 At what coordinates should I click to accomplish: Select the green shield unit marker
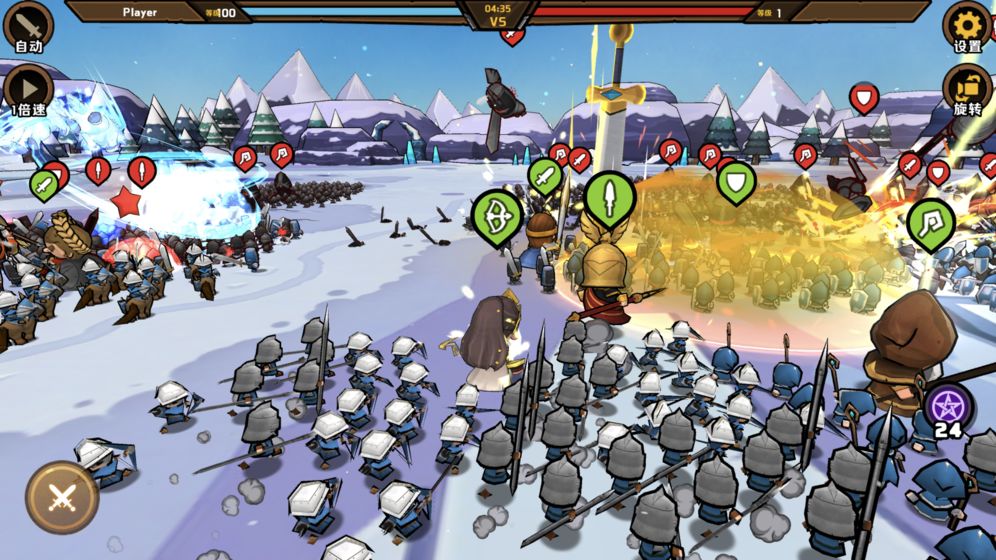(736, 180)
